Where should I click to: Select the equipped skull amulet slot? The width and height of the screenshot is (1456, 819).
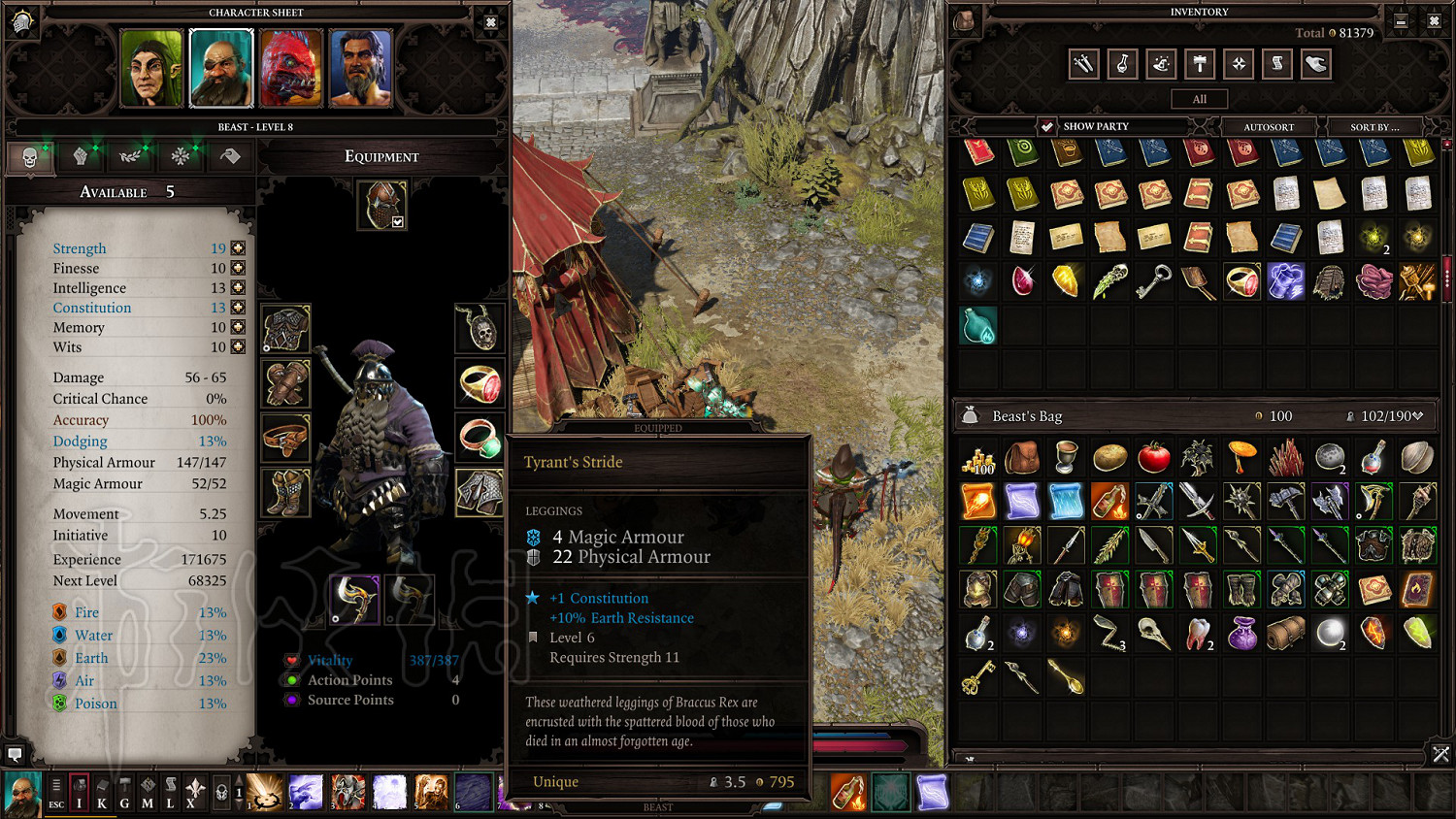click(480, 328)
